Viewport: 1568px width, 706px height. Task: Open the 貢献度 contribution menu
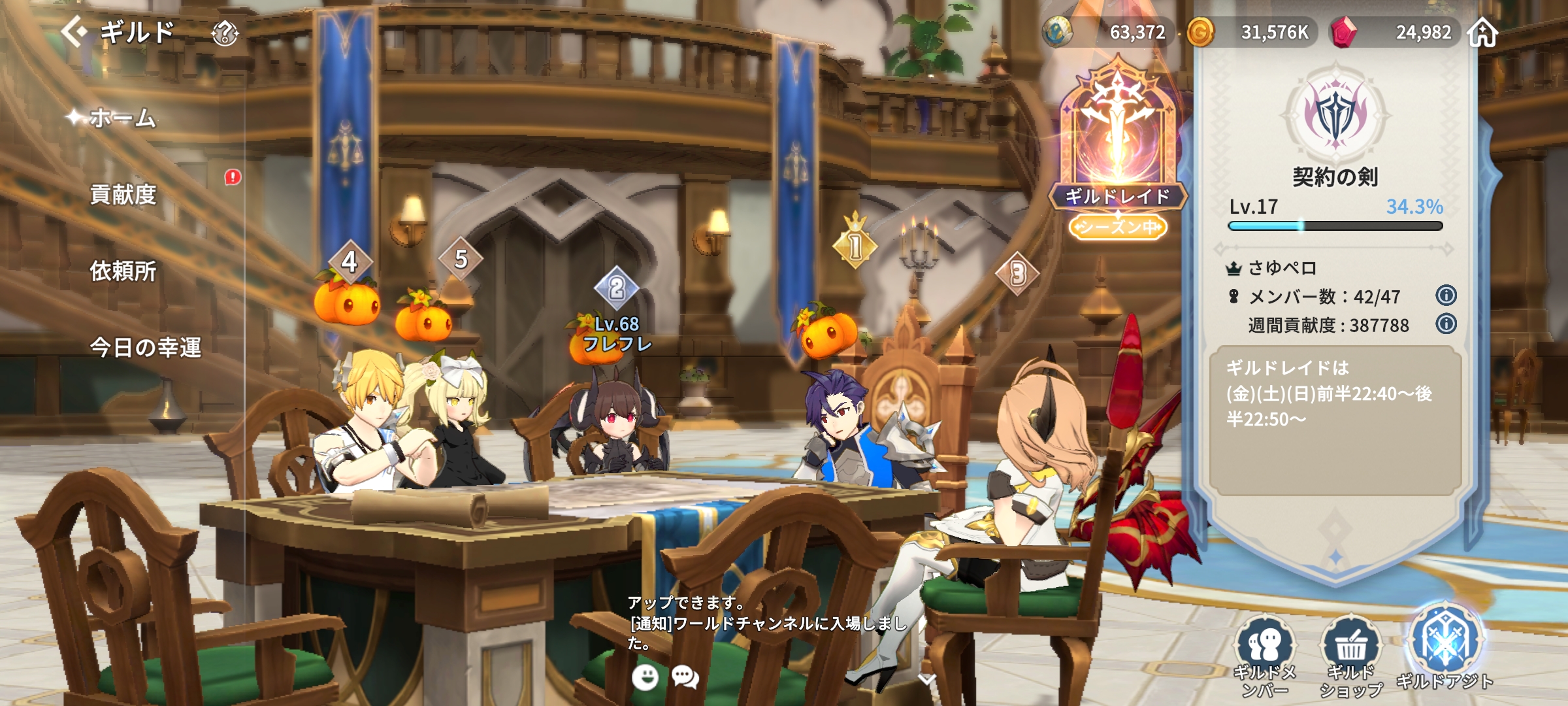pos(123,194)
